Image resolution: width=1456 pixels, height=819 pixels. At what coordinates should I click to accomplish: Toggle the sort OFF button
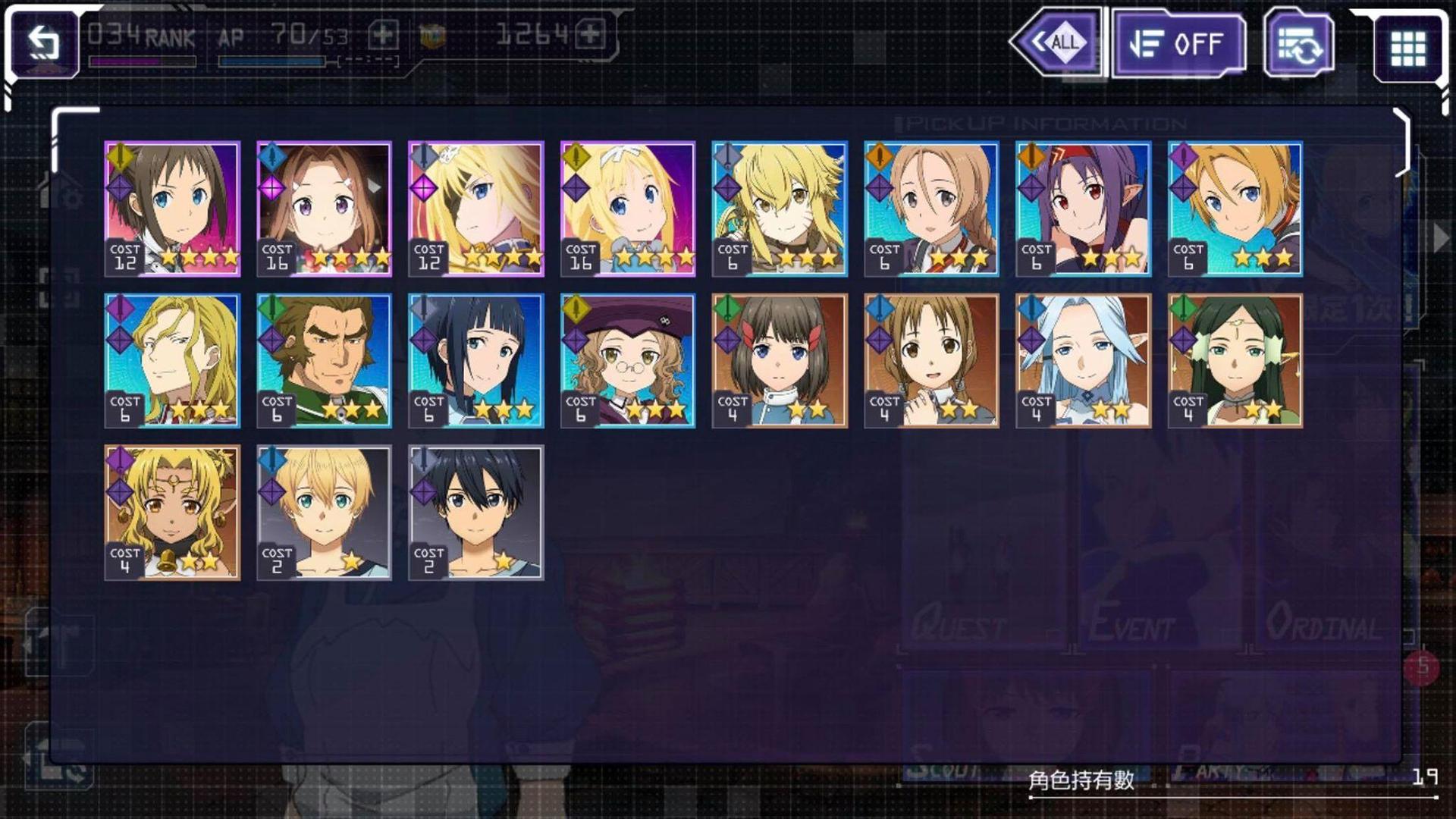(x=1178, y=45)
